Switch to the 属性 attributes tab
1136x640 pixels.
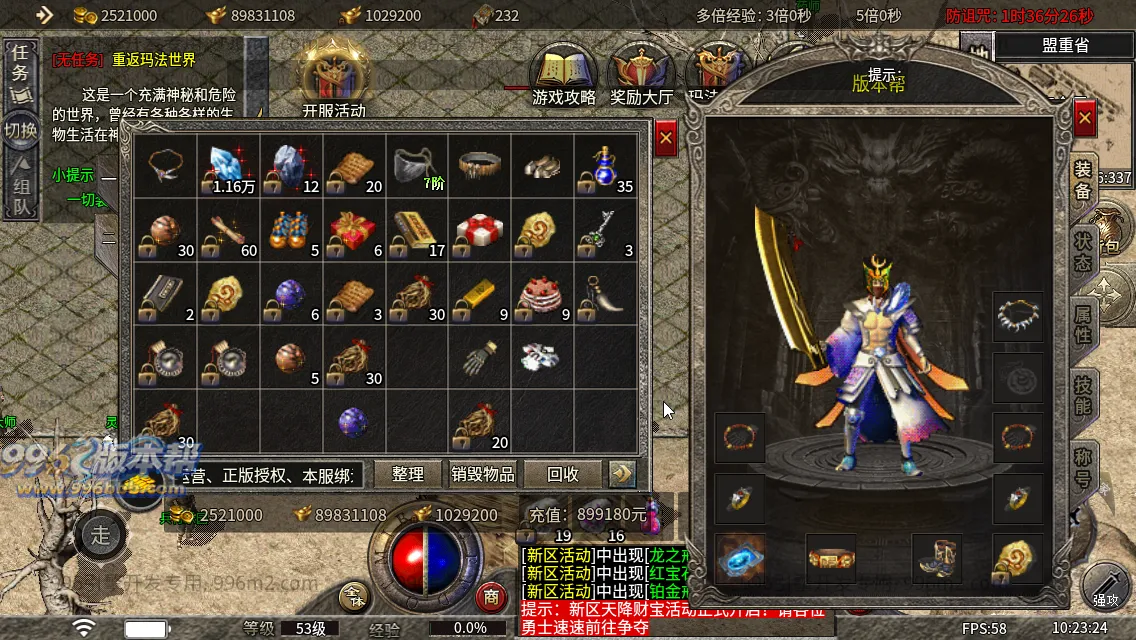click(1083, 322)
